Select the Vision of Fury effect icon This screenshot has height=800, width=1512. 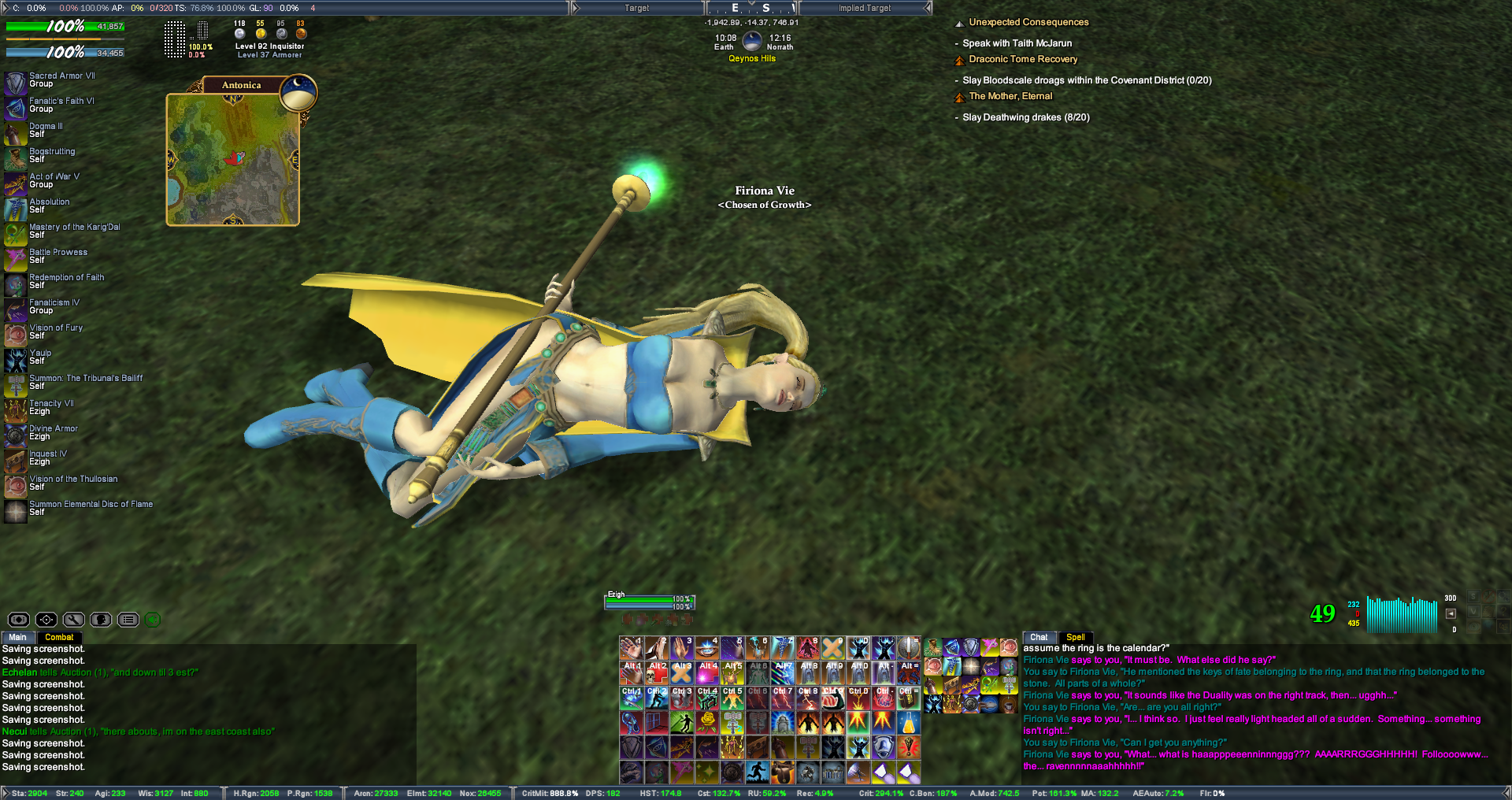(16, 335)
